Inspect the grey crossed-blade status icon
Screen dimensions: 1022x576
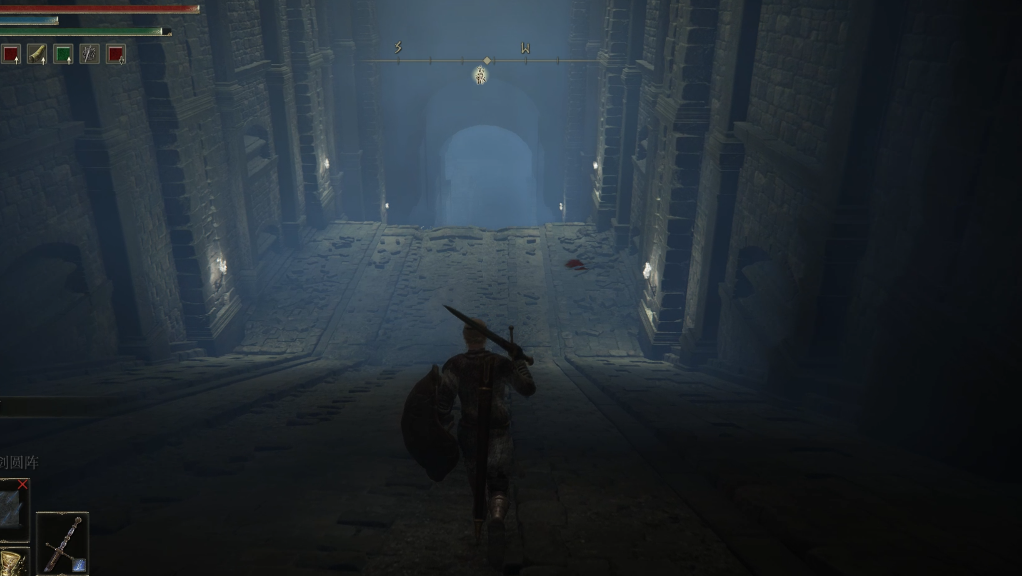point(89,54)
